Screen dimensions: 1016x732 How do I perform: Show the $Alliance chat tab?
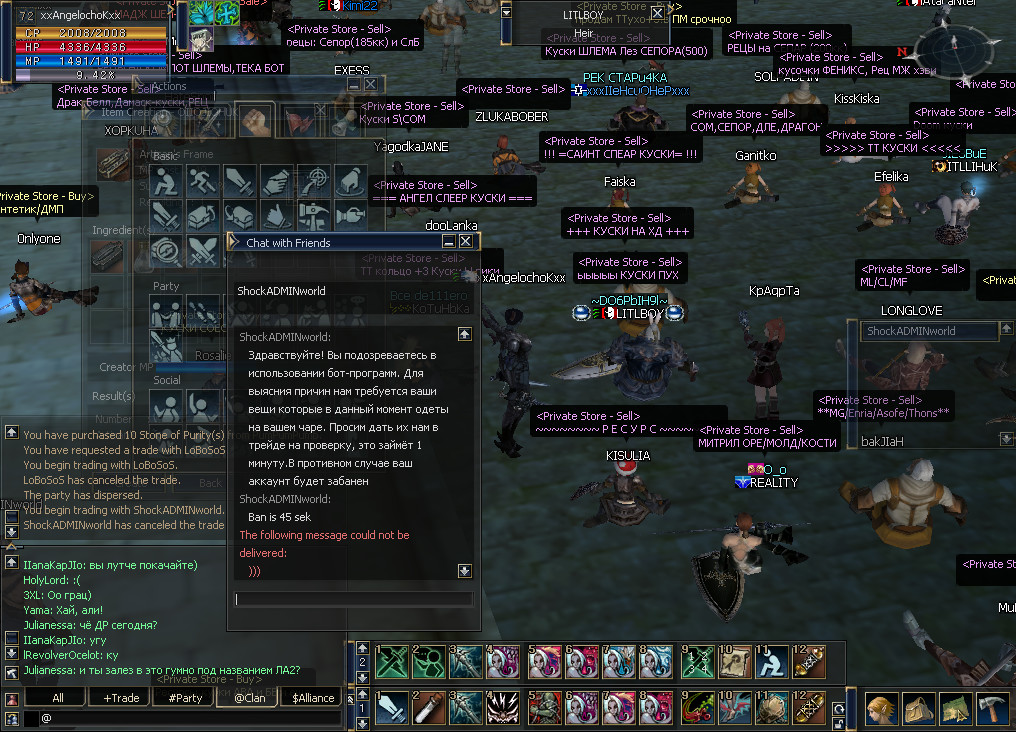point(313,698)
